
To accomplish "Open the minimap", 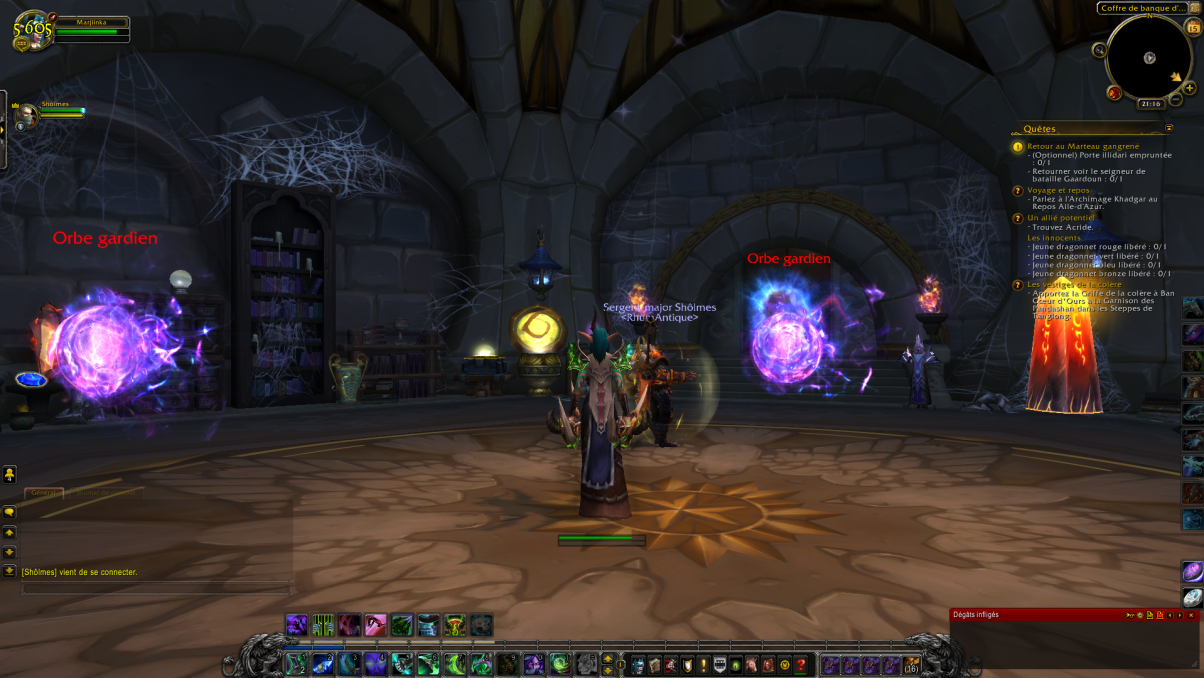I will pos(1149,57).
